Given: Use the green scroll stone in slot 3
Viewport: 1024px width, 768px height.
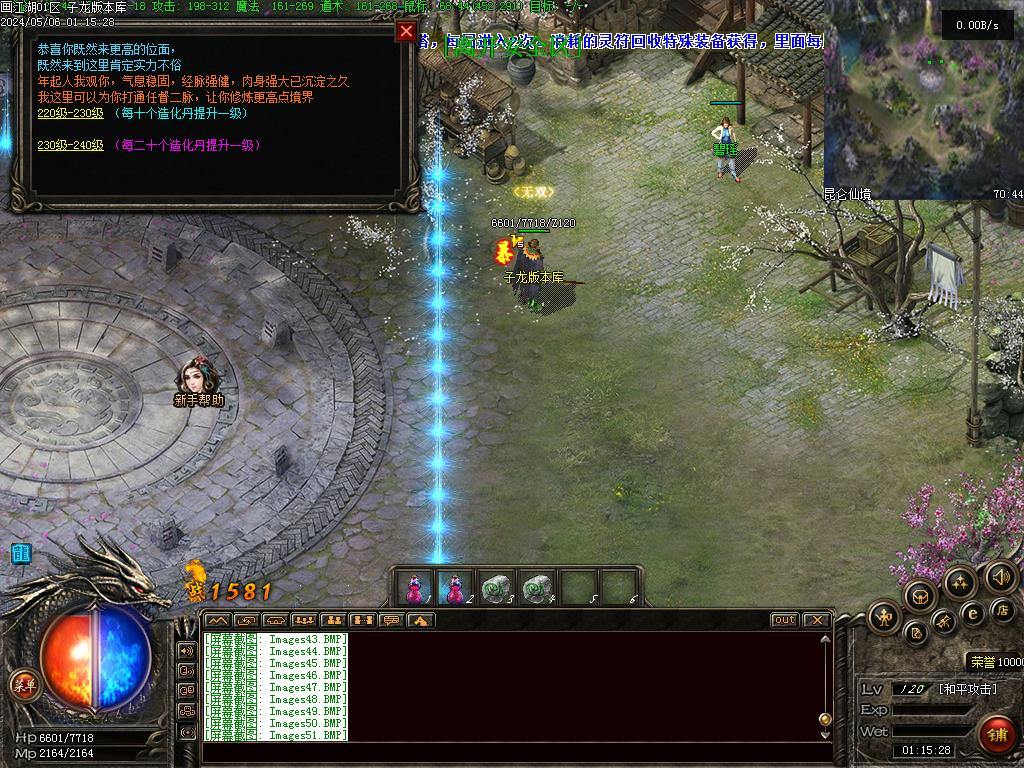Looking at the screenshot, I should 496,588.
